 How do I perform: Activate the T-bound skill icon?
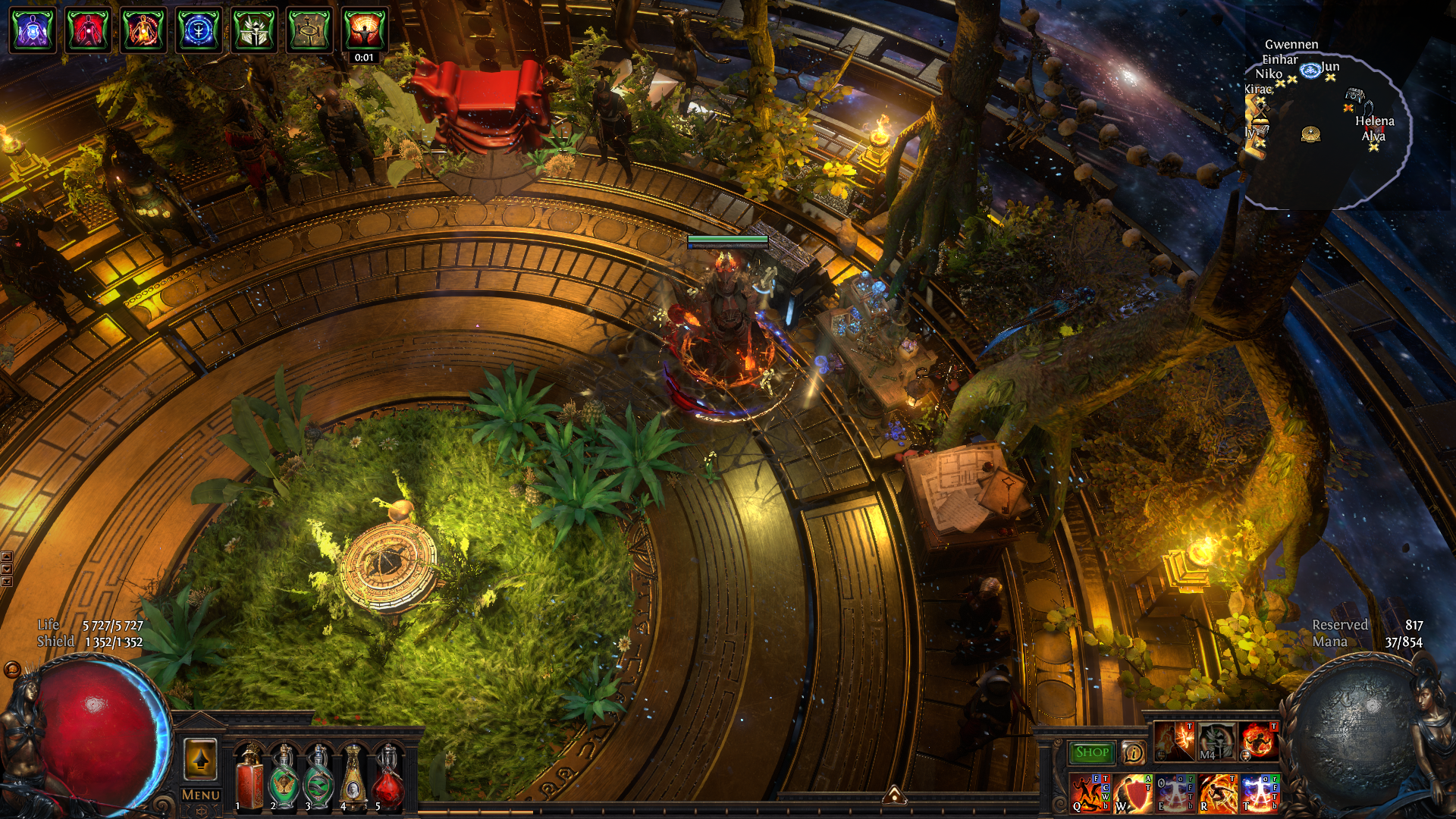1260,792
